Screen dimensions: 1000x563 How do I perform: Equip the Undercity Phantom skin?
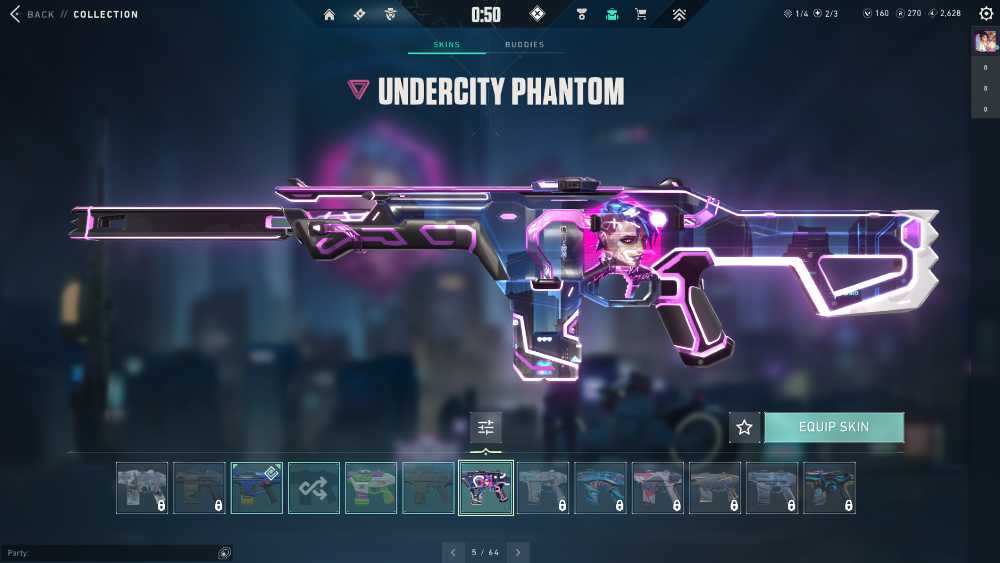[833, 427]
